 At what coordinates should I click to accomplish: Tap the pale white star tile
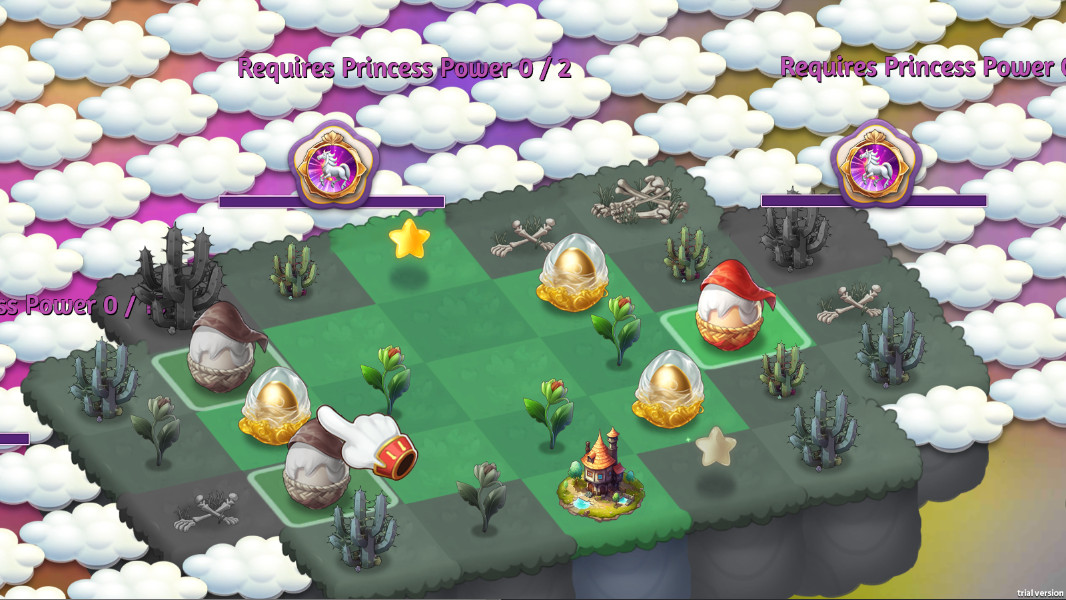(716, 445)
